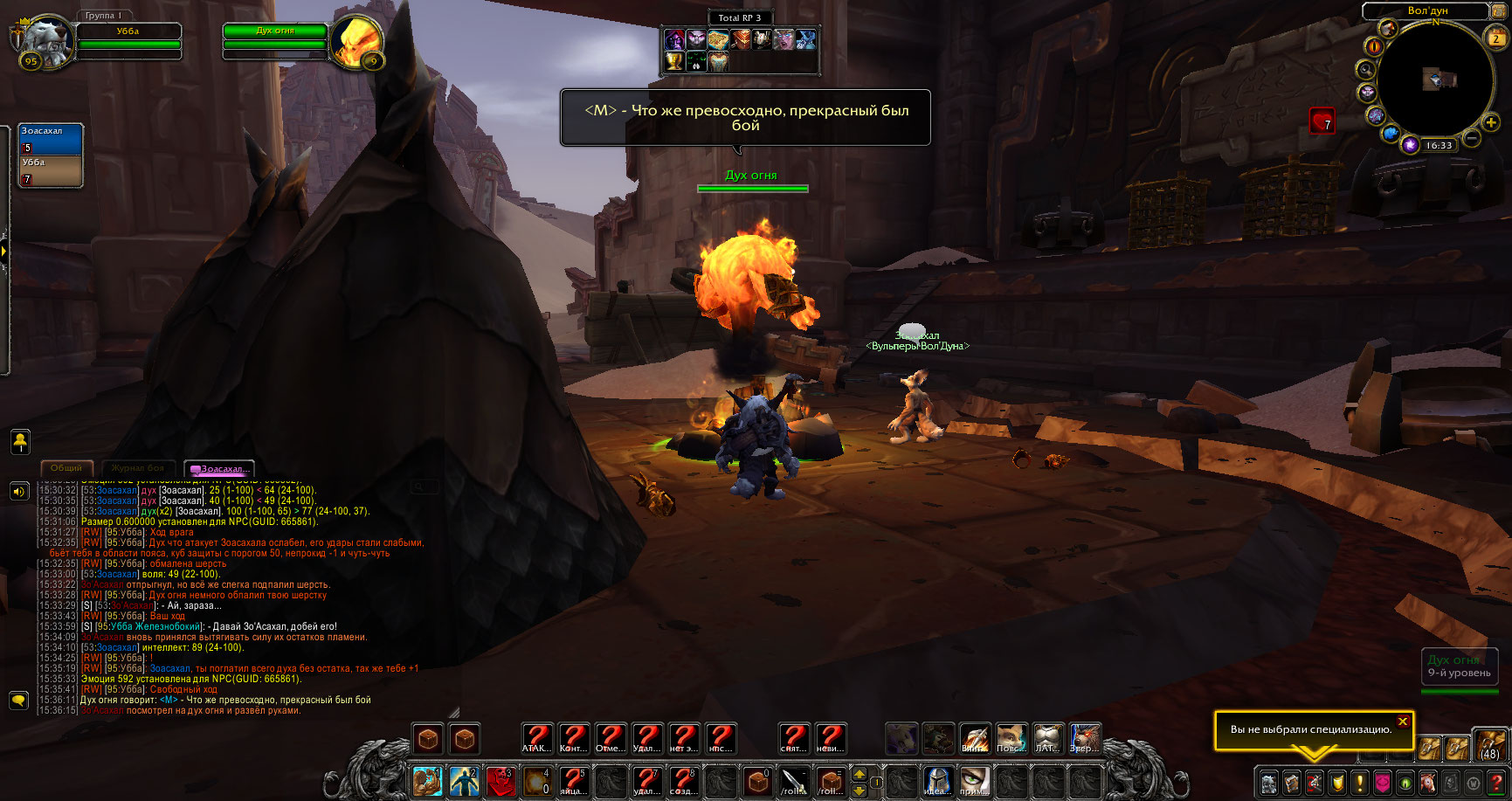This screenshot has height=801, width=1512.
Task: Use the red skull ability in slot 3
Action: click(x=501, y=780)
